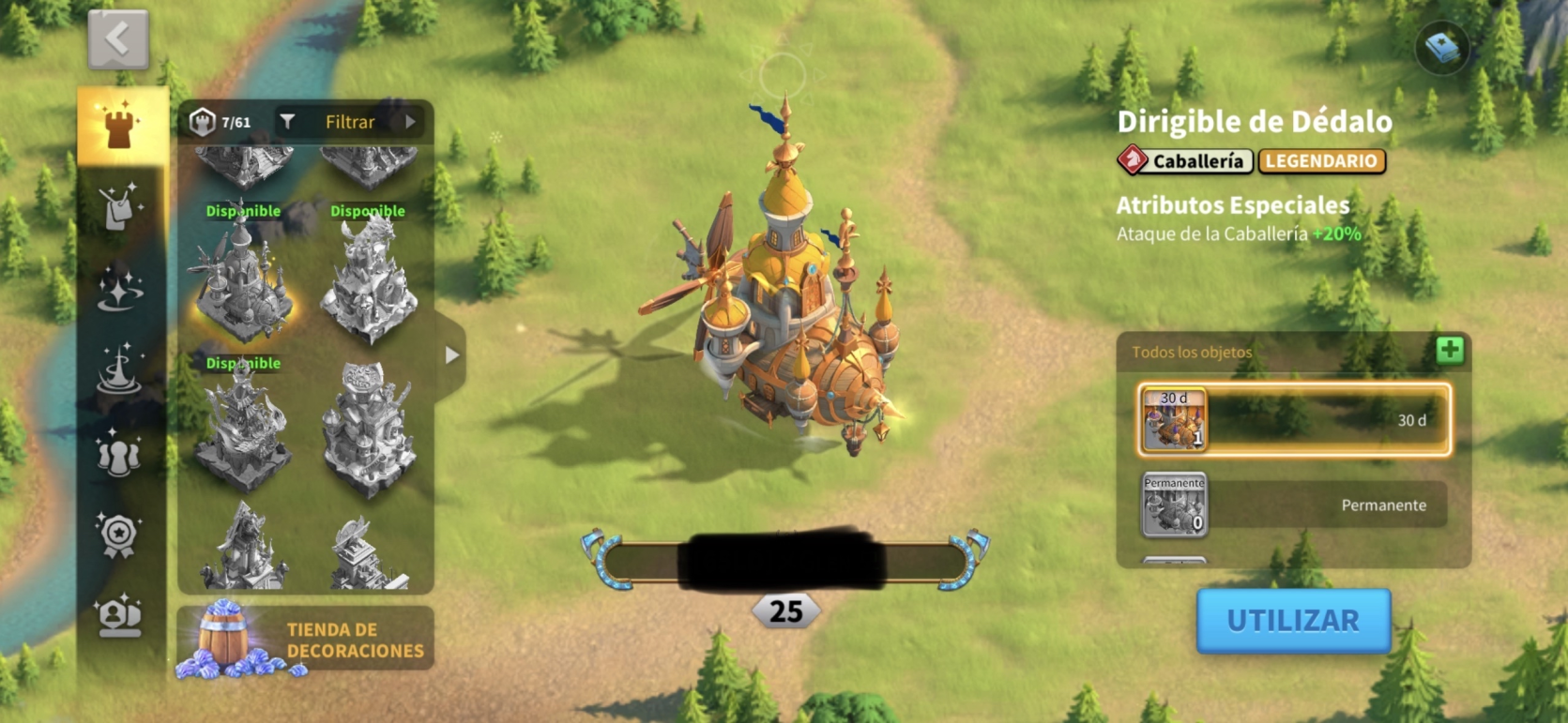Choose the 30 d skin item row
The width and height of the screenshot is (1568, 723).
1294,420
